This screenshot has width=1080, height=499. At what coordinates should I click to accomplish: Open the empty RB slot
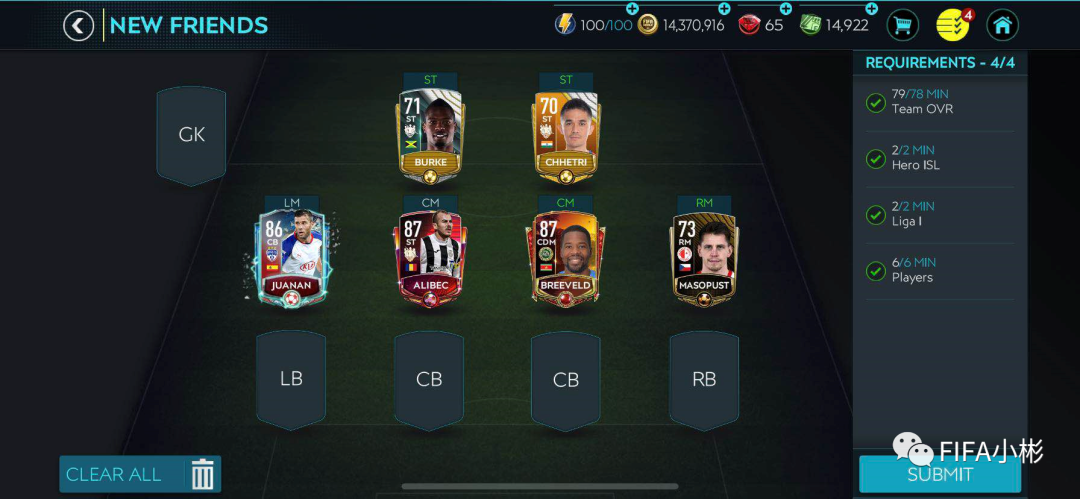pos(703,379)
